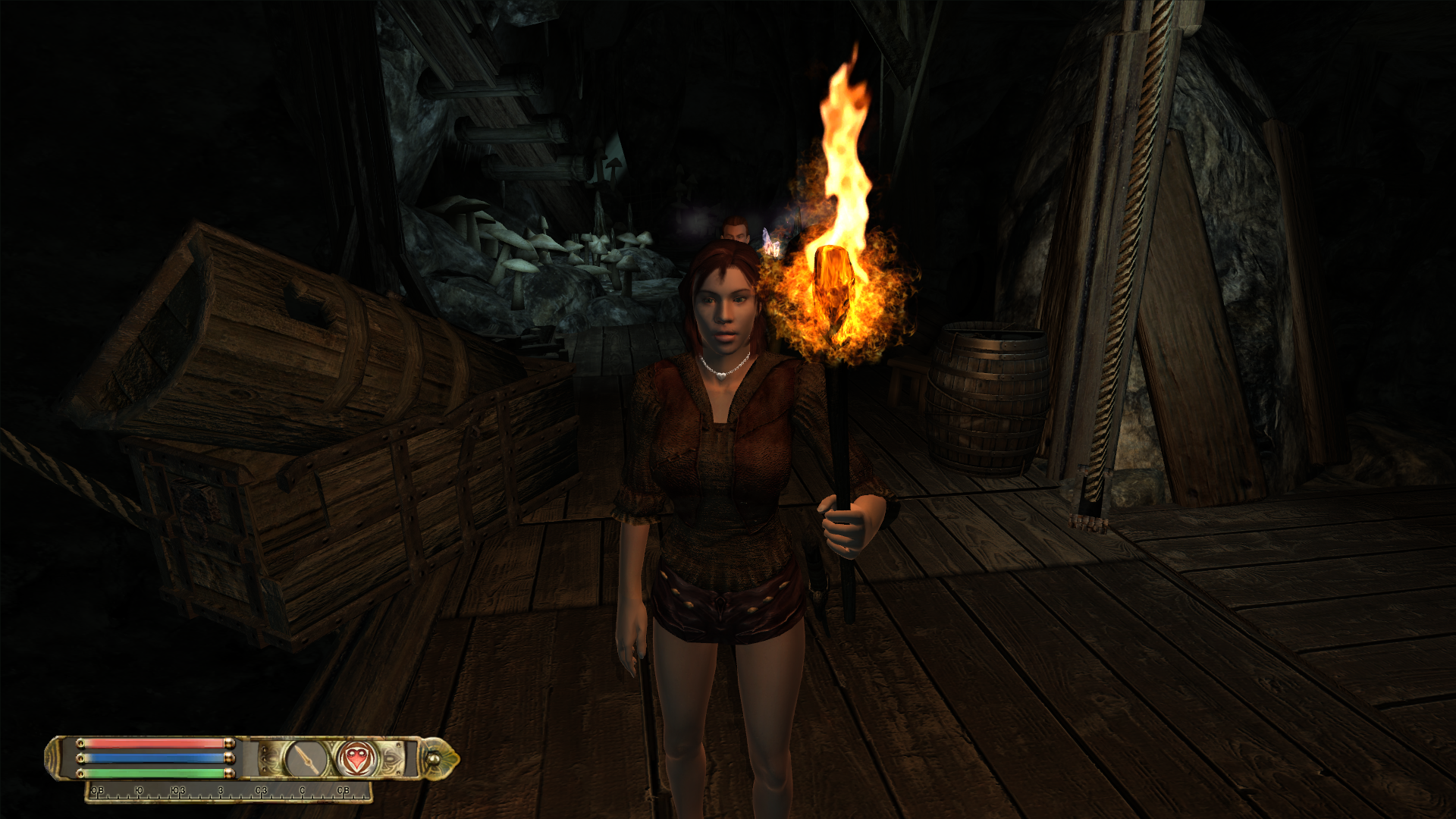Click the compass direction strip
1456x819 pixels.
coord(227,792)
